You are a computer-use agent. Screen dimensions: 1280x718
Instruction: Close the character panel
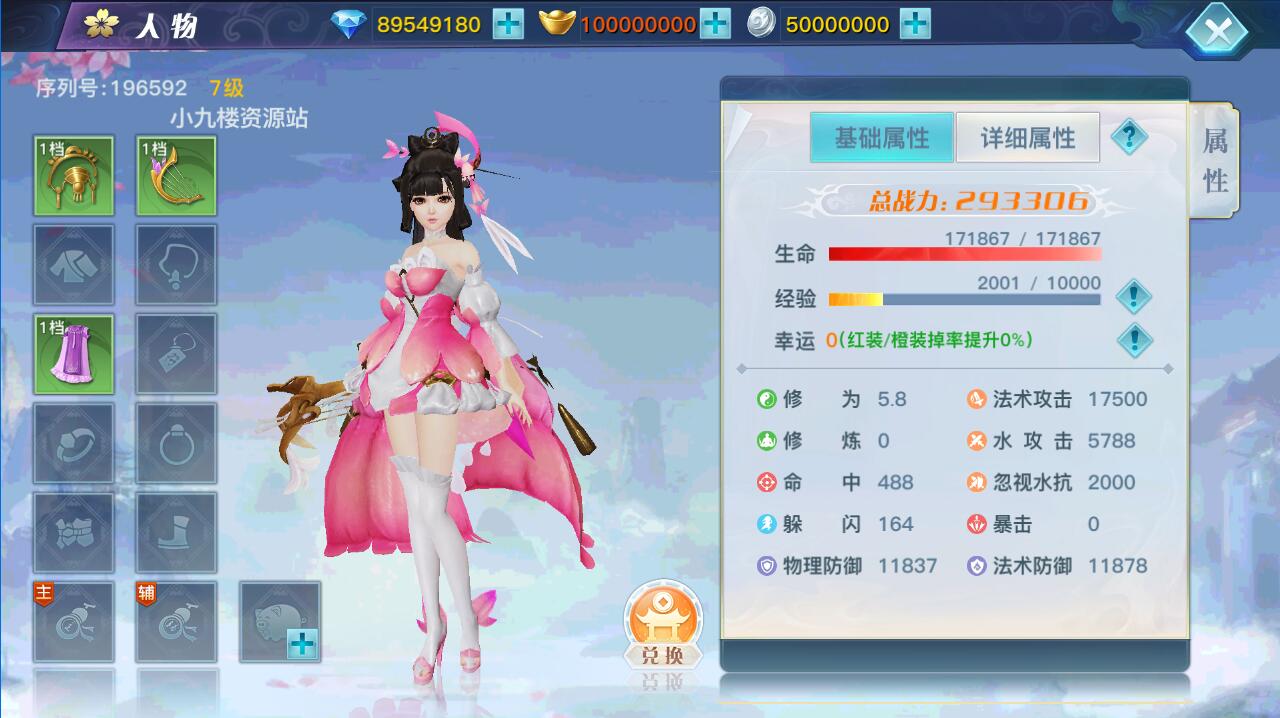[x=1216, y=31]
